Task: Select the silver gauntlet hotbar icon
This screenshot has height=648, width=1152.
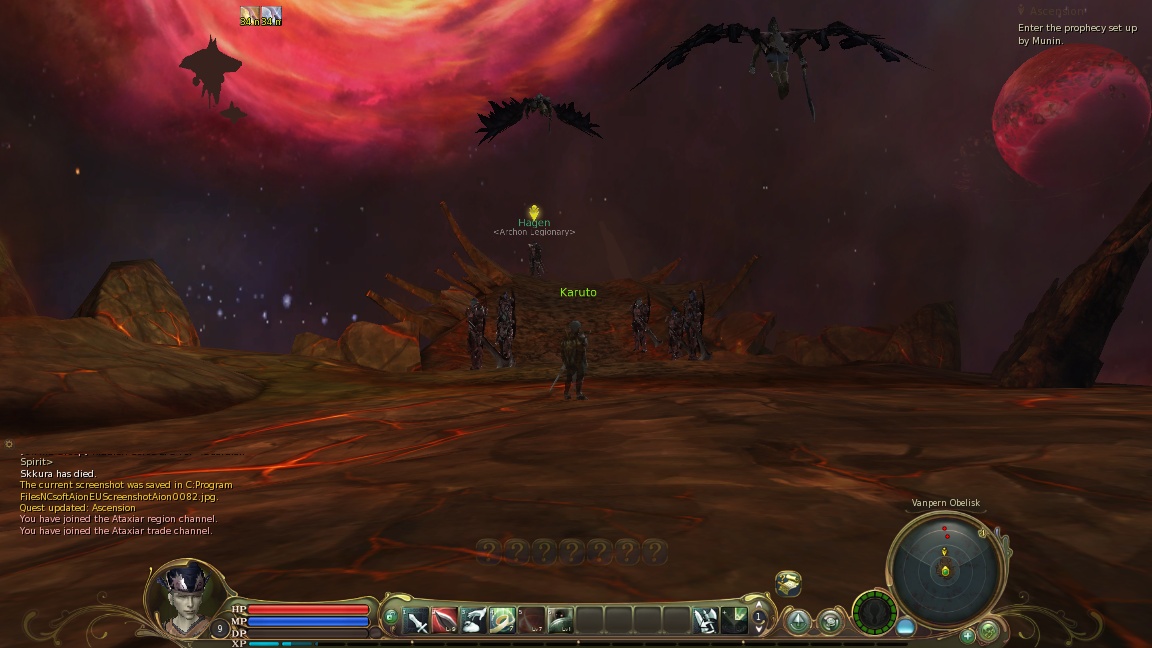Action: click(706, 620)
